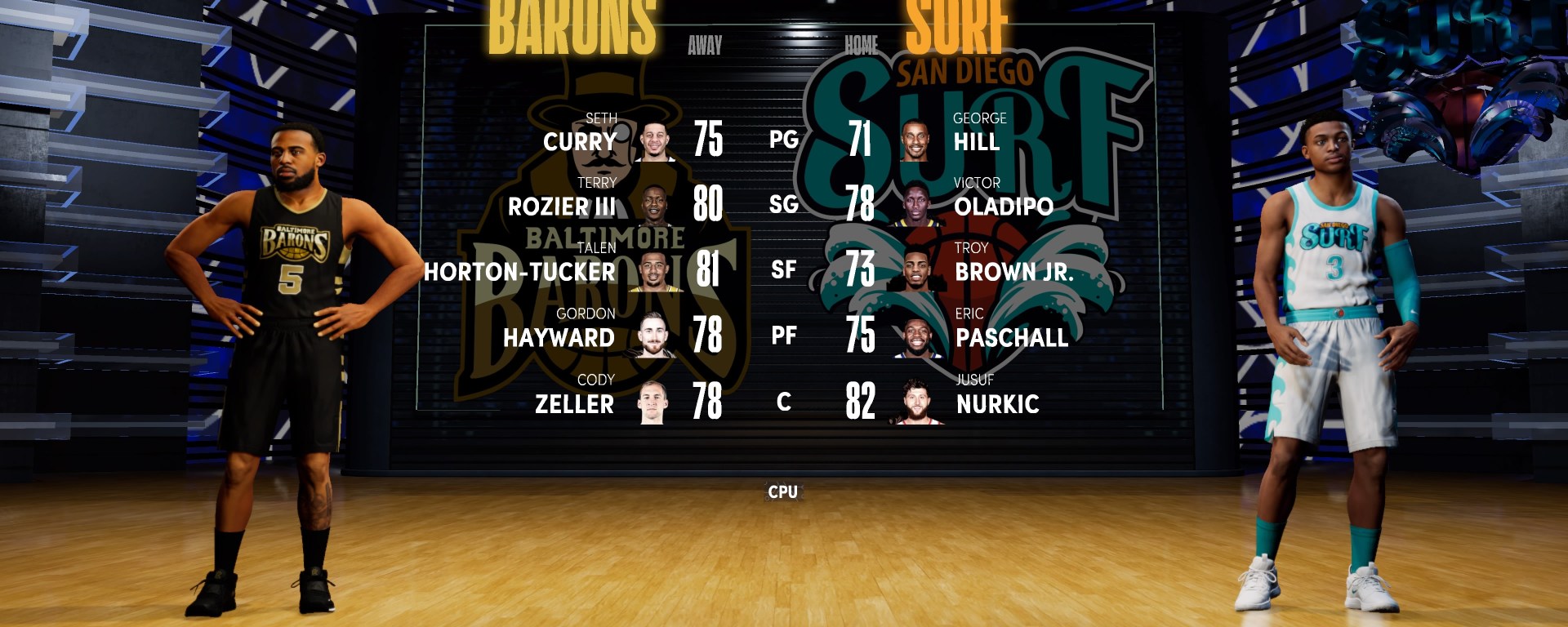This screenshot has height=627, width=1568.
Task: Pick Gordon Hayward from the Barons starters
Action: [x=559, y=337]
